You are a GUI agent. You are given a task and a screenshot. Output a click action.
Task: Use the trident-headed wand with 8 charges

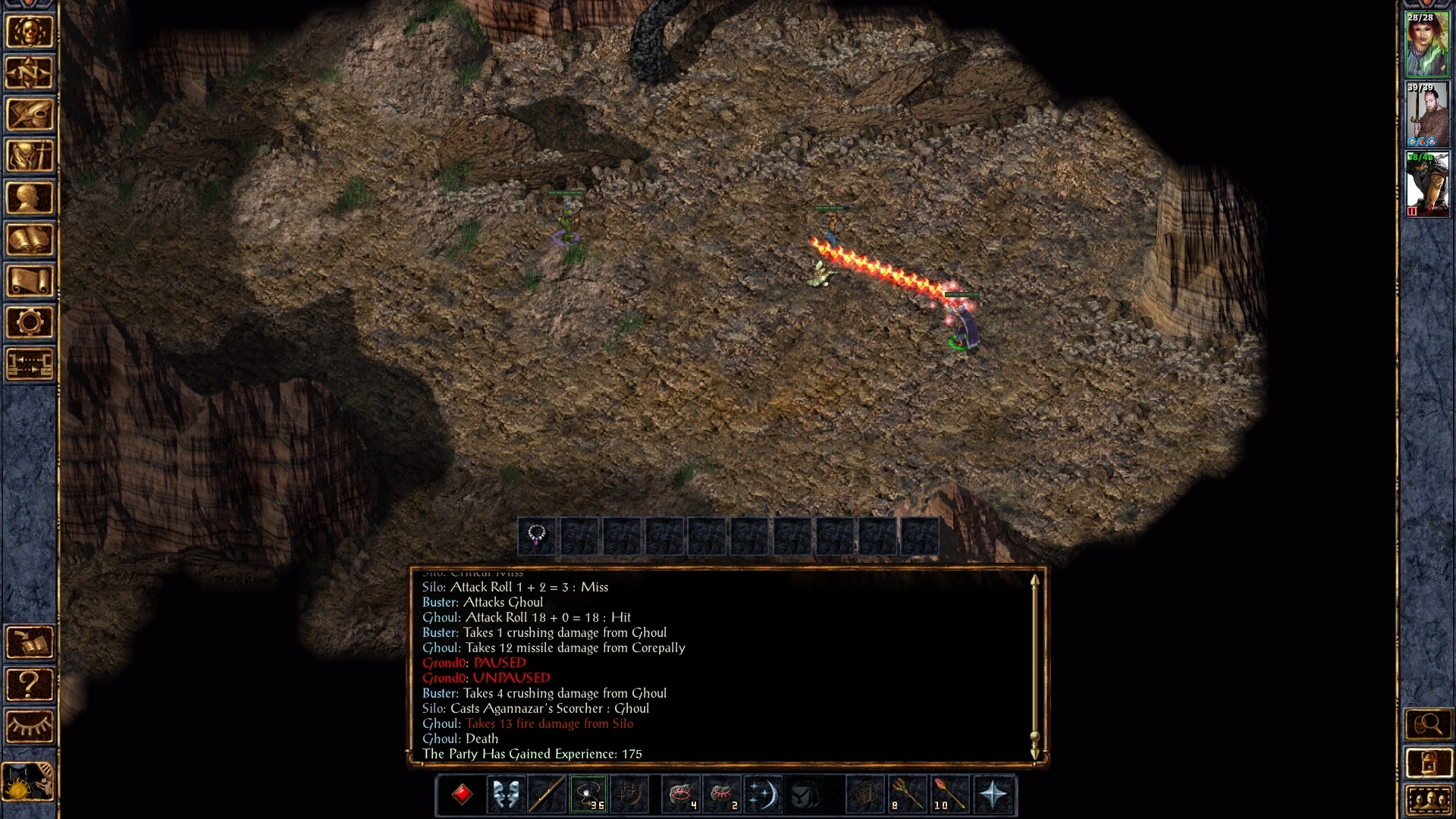click(x=907, y=795)
